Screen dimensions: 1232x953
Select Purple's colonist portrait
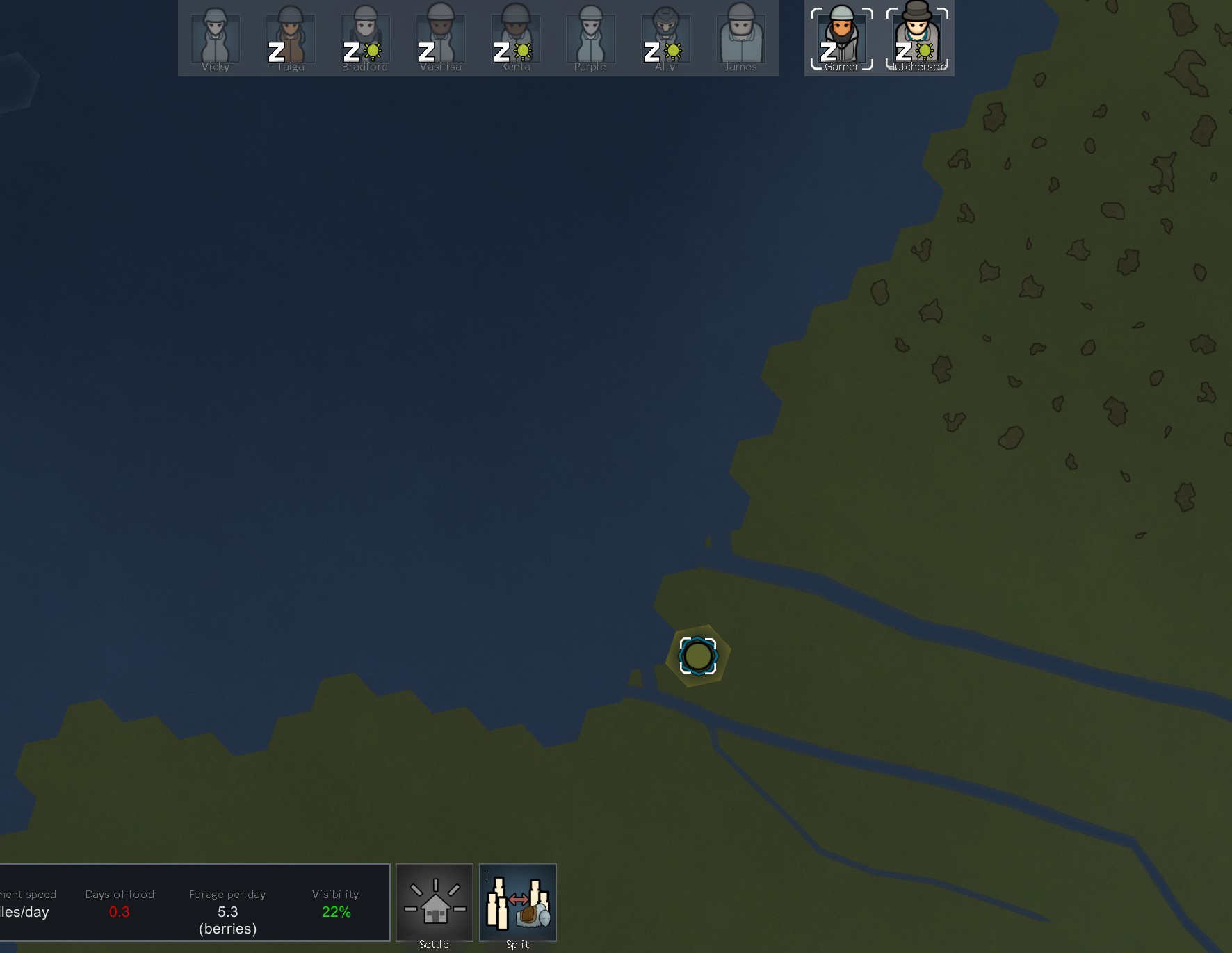tap(590, 38)
